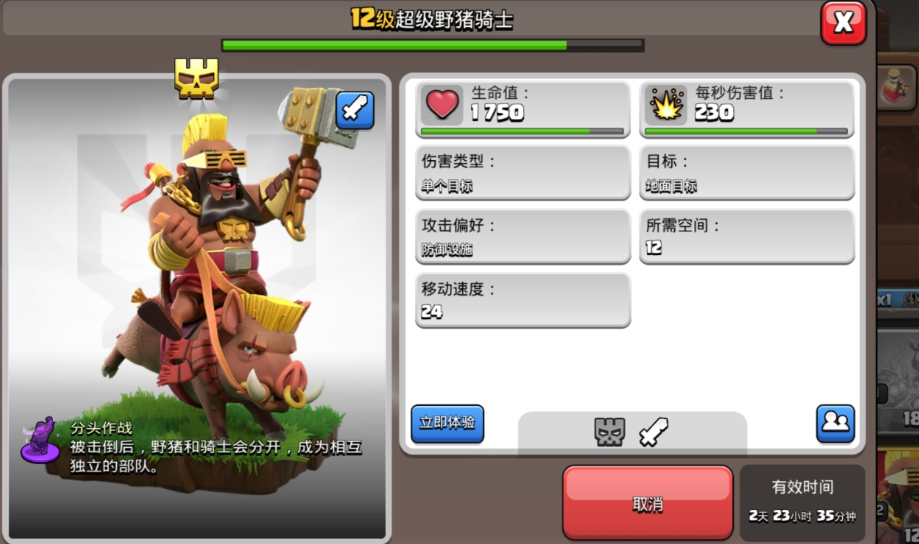
Task: Switch to the mask and sword tab
Action: 632,432
